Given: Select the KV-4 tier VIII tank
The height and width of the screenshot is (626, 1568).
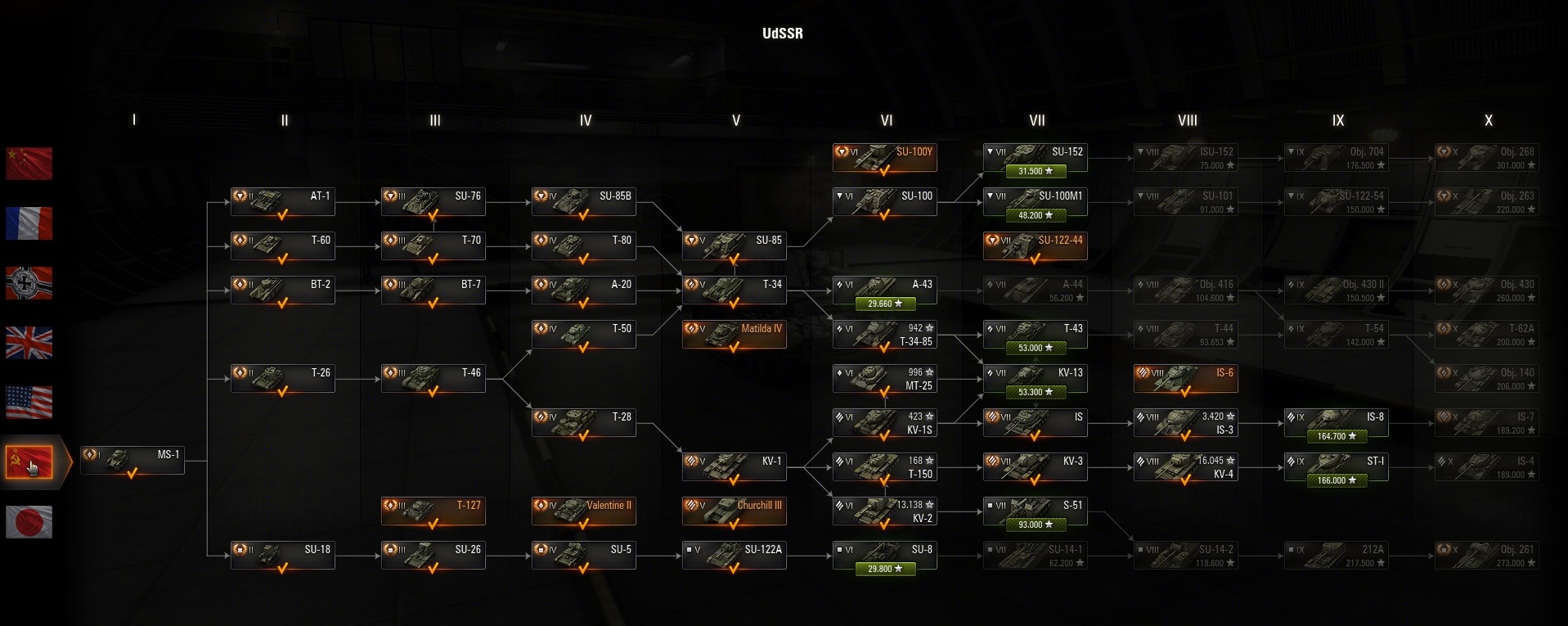Looking at the screenshot, I should 1185,466.
